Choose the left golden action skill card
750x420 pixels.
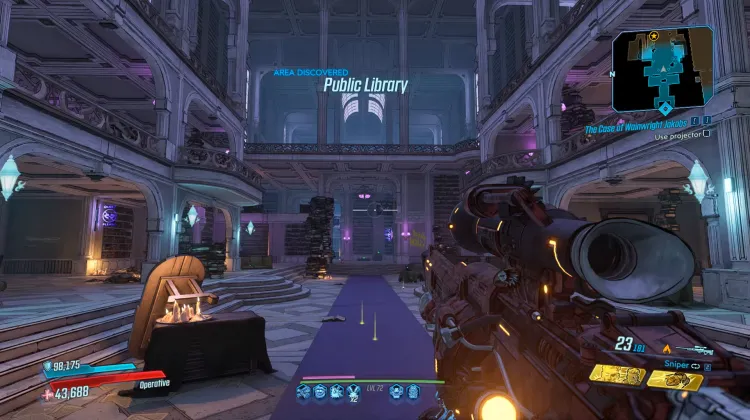pyautogui.click(x=615, y=374)
